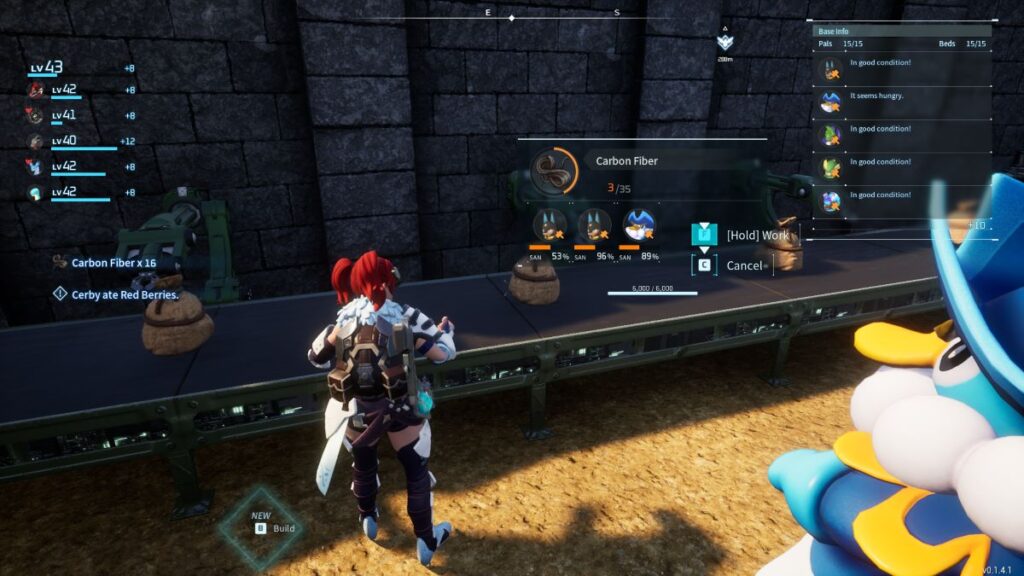
Task: Expand the +10 more pals indicator
Action: pos(975,225)
